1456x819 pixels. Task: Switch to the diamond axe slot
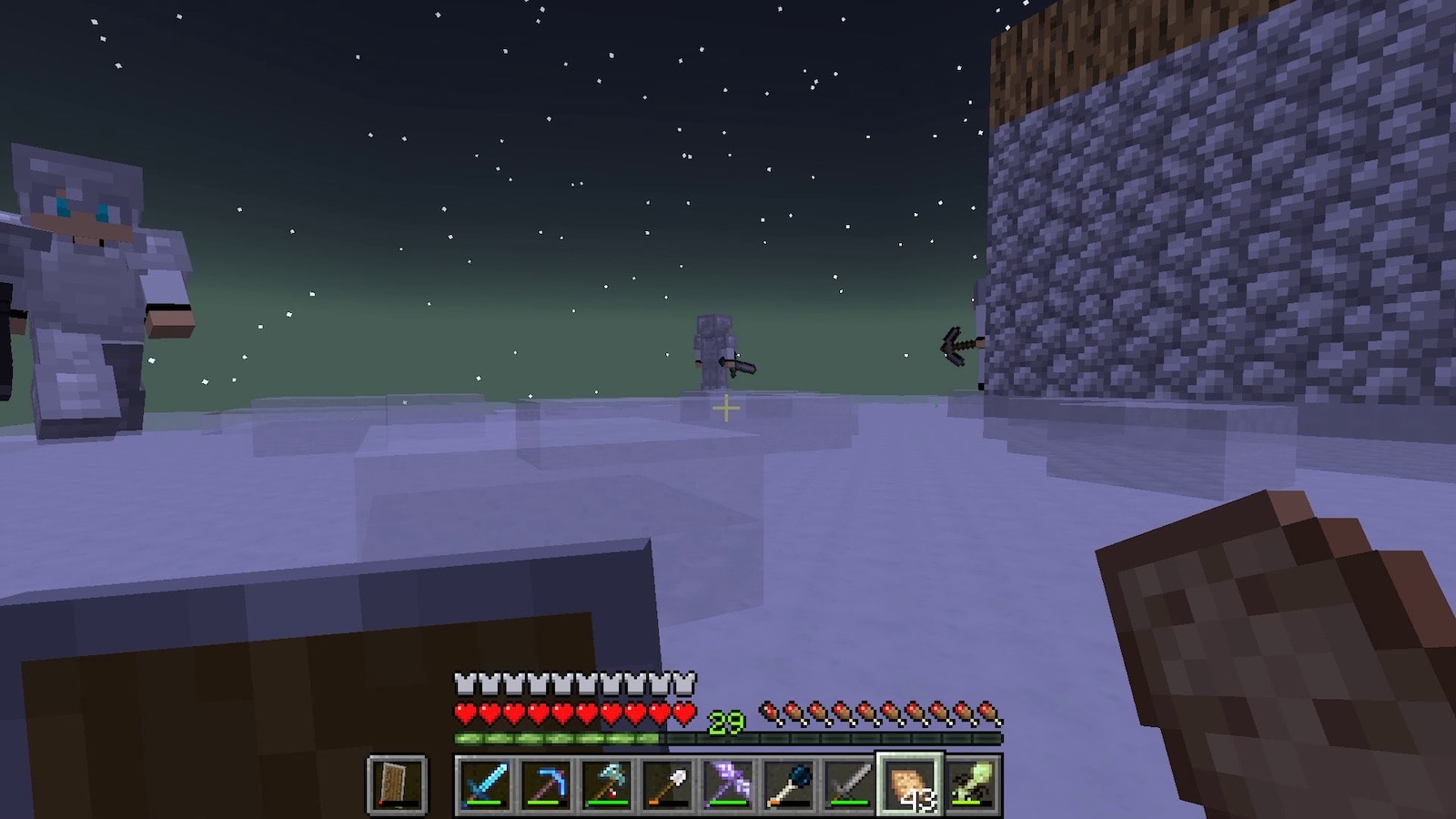(x=606, y=784)
